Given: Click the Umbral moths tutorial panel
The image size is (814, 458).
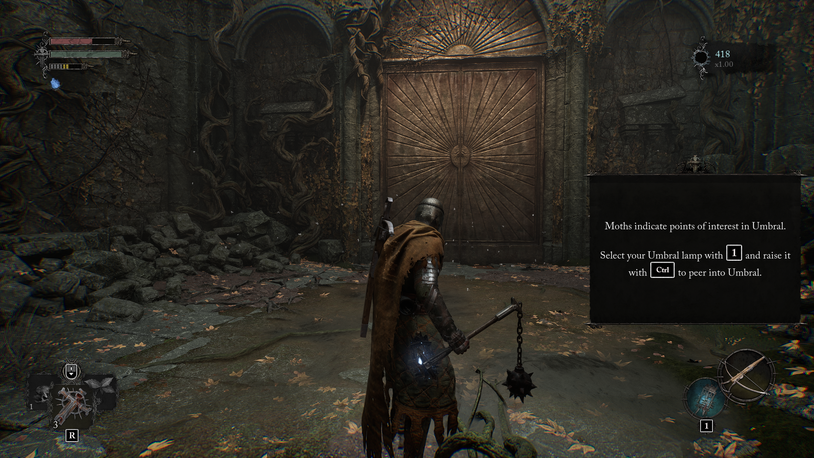Looking at the screenshot, I should click(695, 249).
